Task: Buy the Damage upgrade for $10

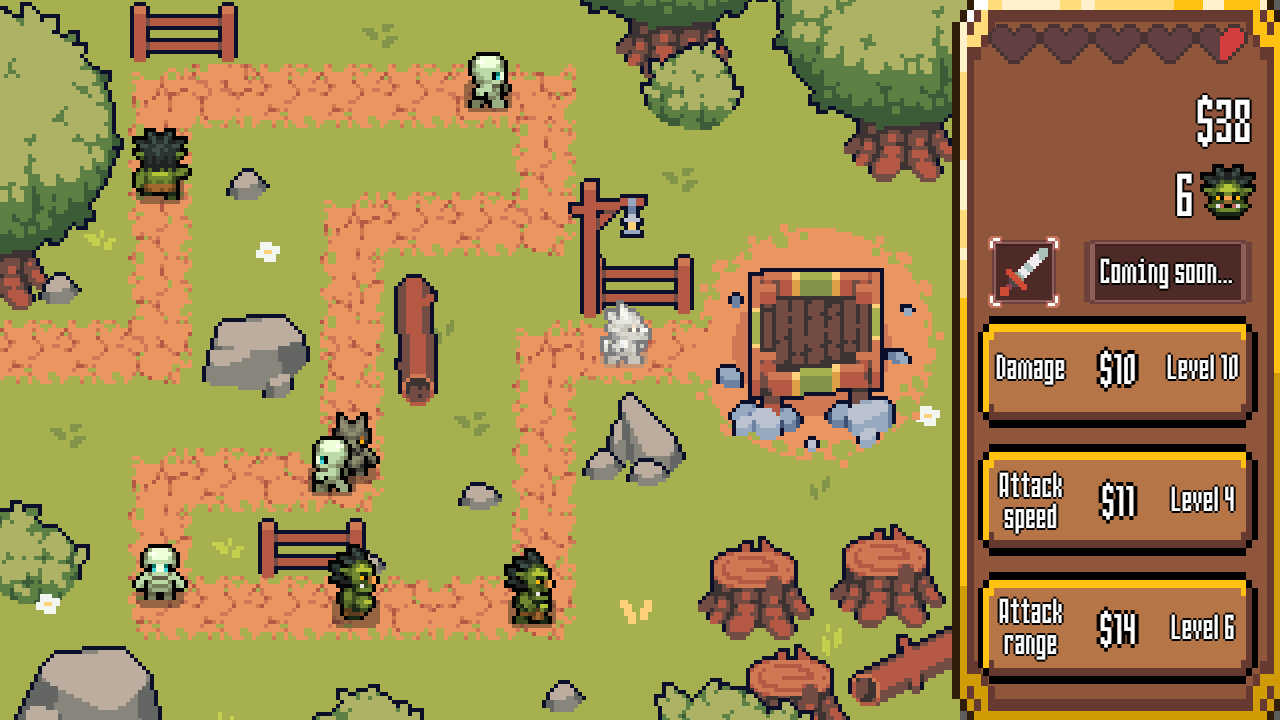Action: [x=1115, y=371]
